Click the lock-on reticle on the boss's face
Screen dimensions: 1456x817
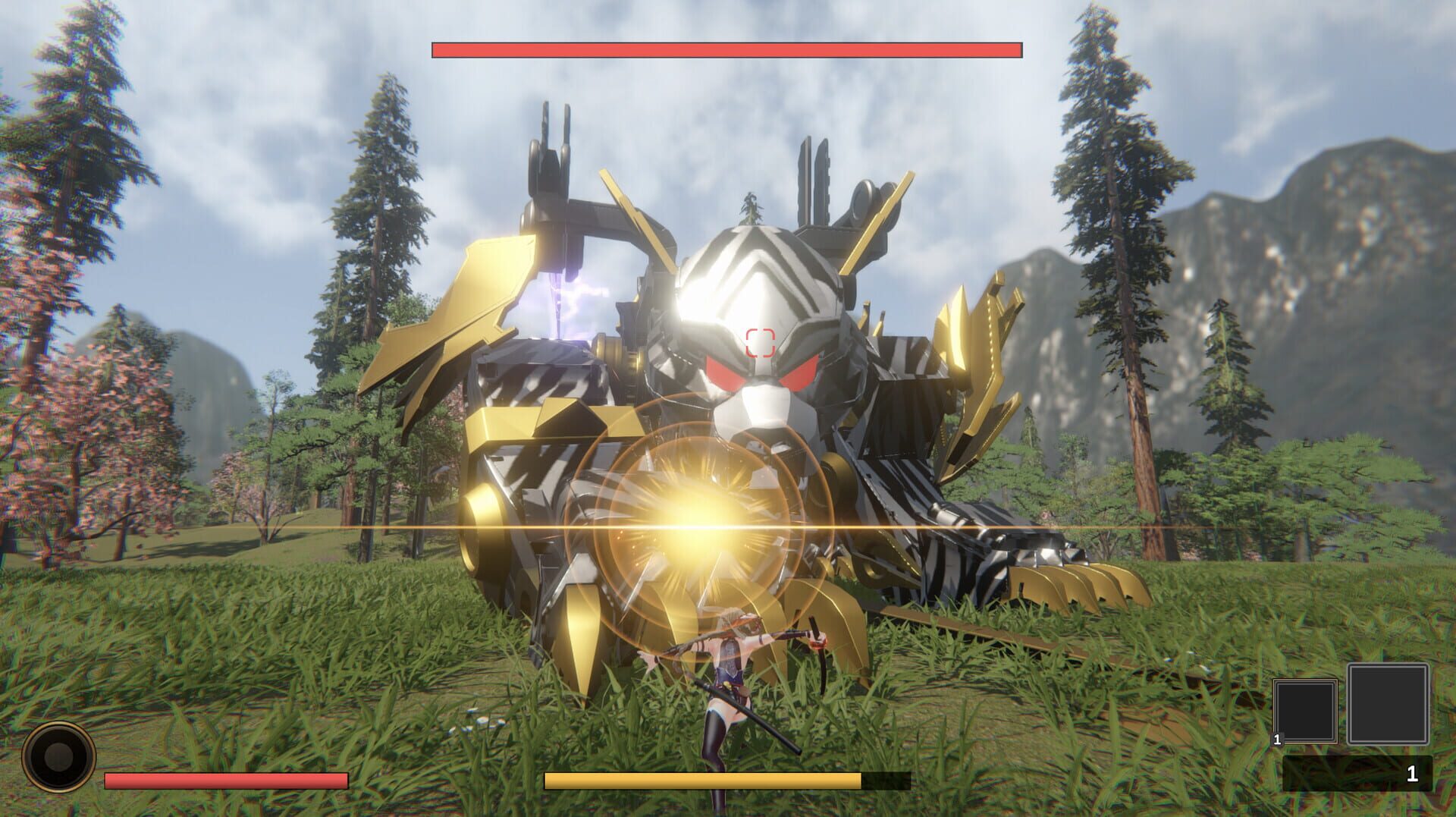tap(761, 340)
